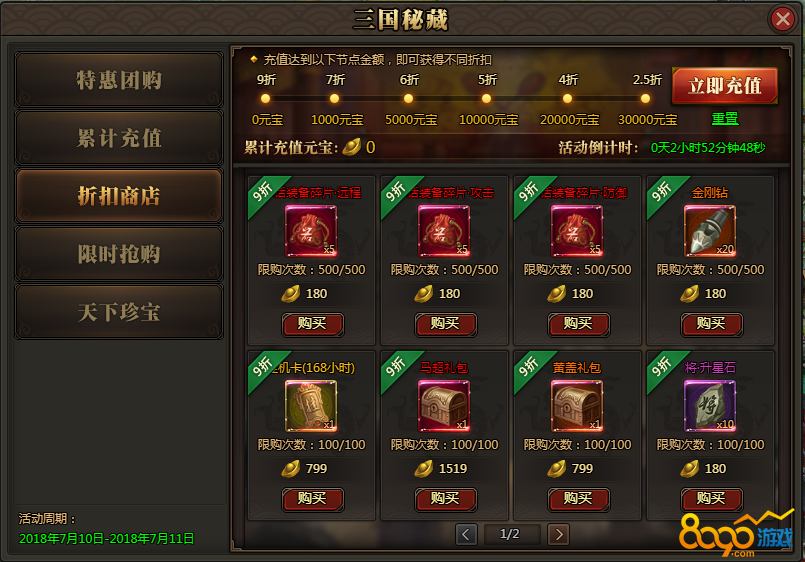Buy the 马超礼包 gift pack

[445, 498]
